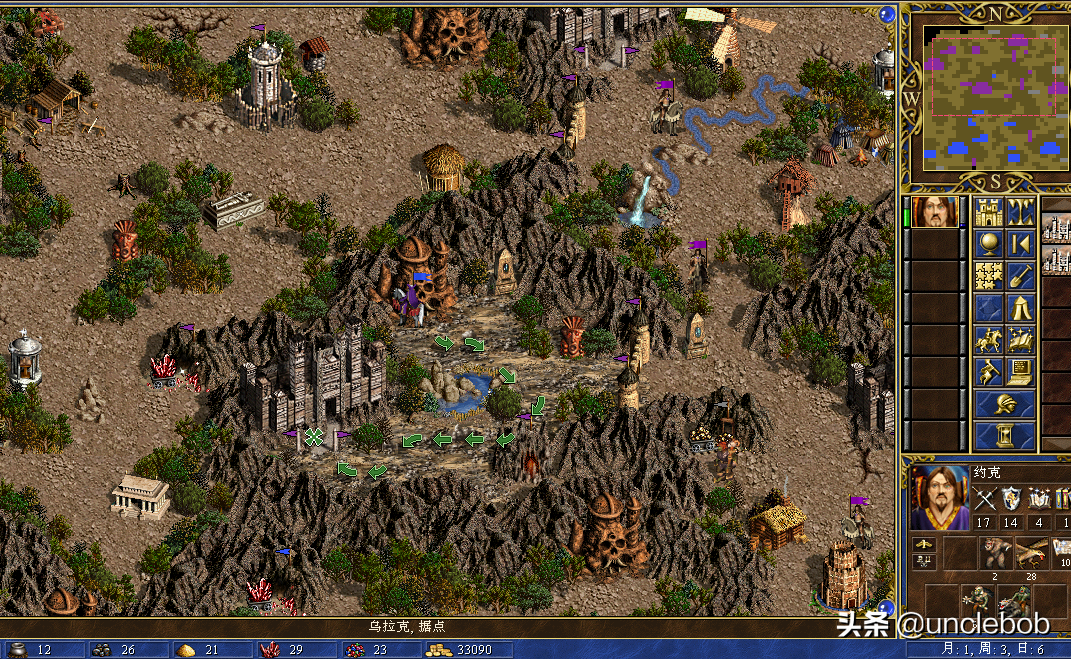Select the orc army stack

[976, 601]
